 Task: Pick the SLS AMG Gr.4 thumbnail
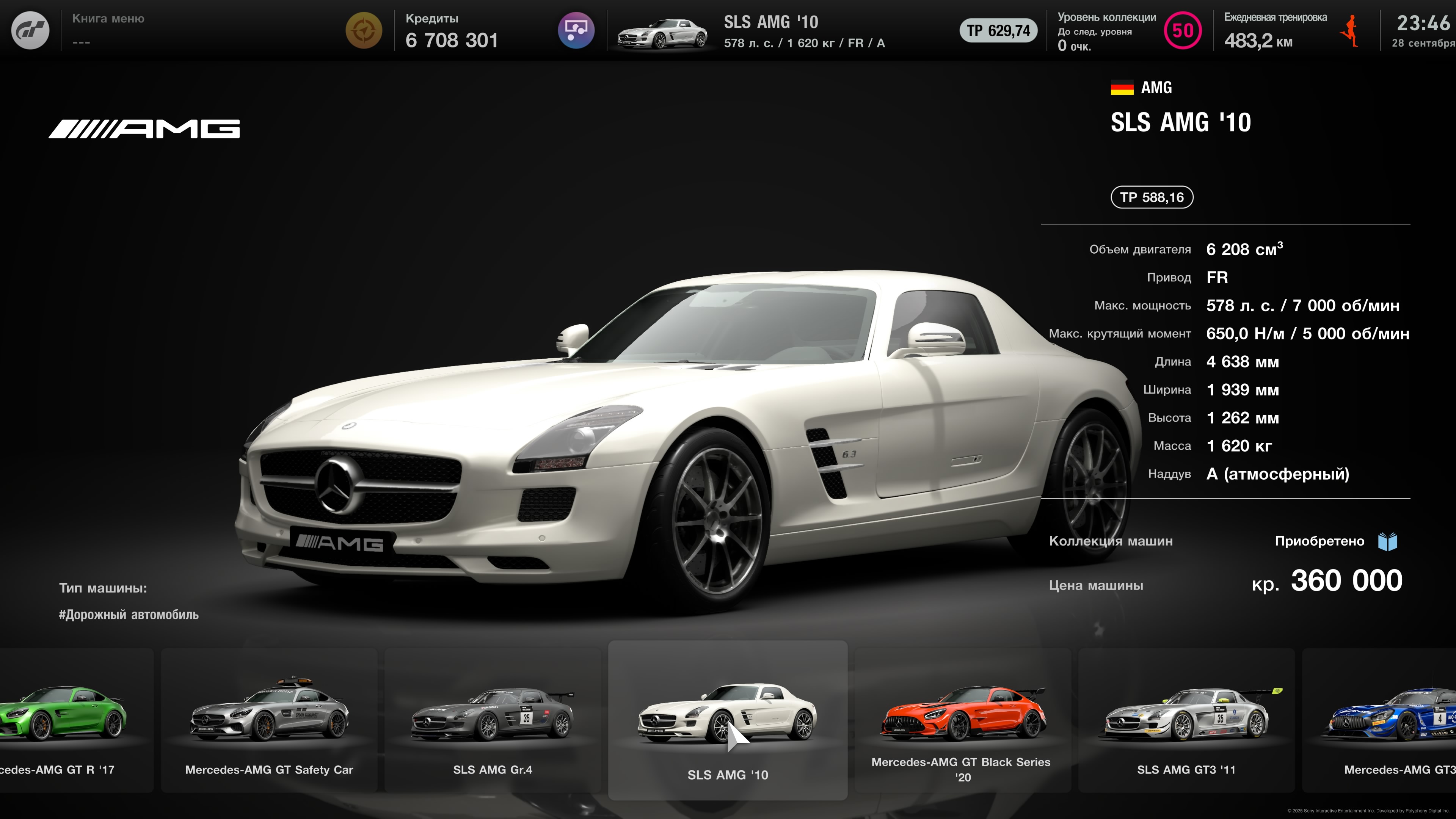point(492,720)
